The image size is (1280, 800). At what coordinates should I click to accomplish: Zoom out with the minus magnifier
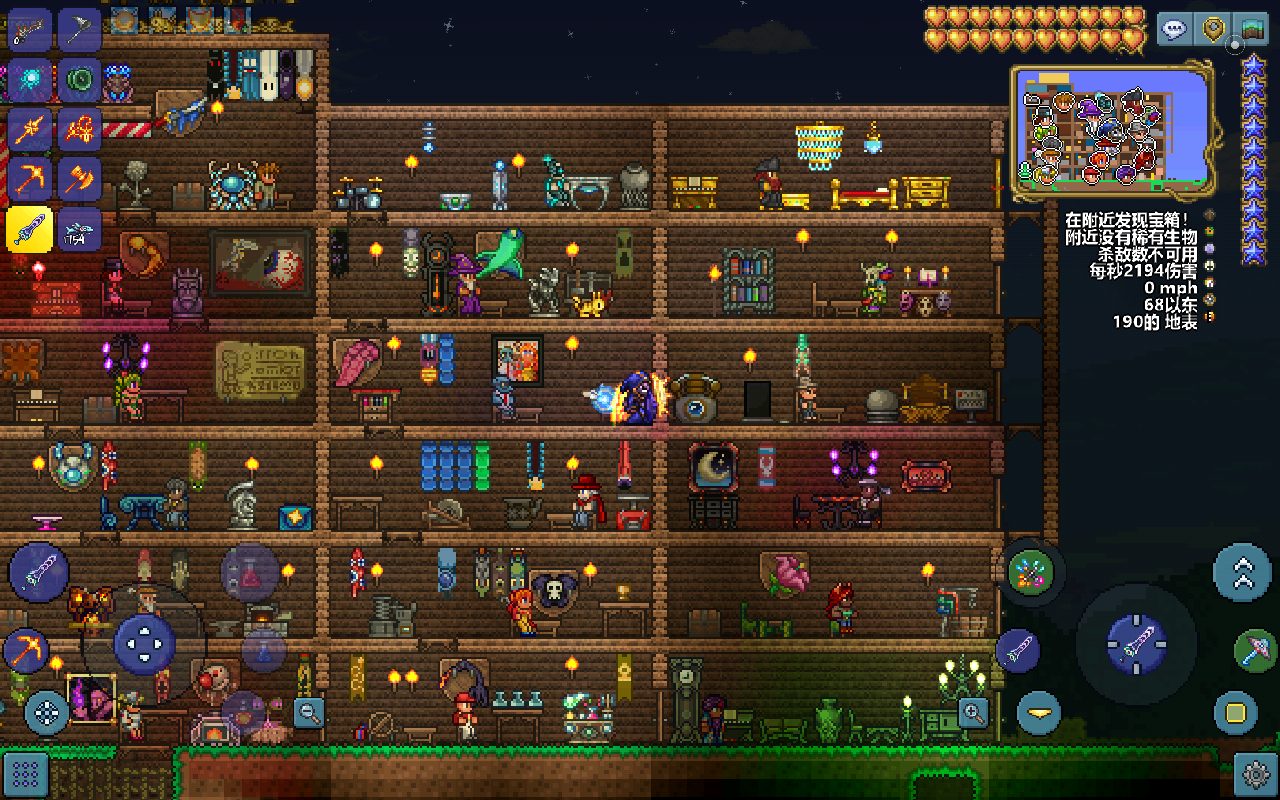310,712
